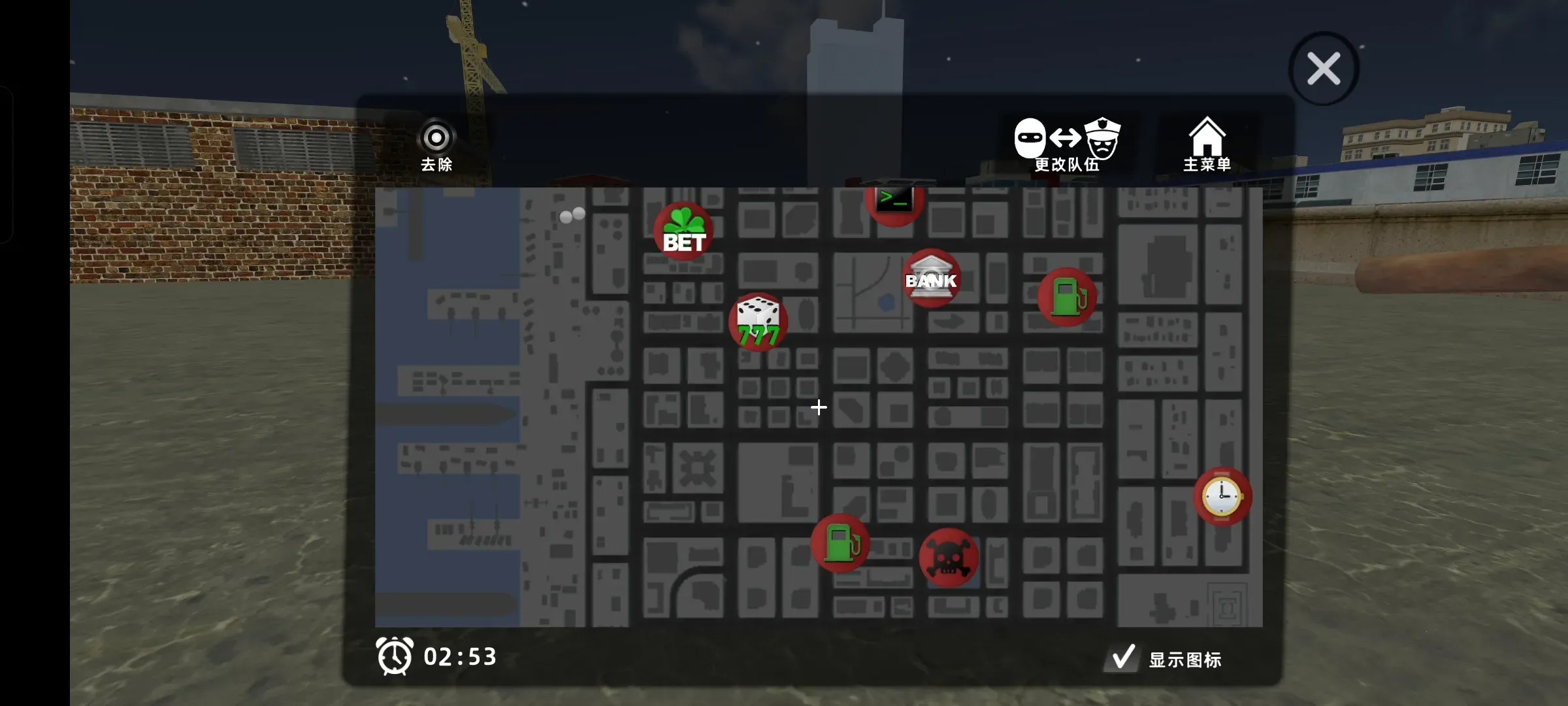The width and height of the screenshot is (1568, 706).
Task: Open the red skull danger marker
Action: click(x=949, y=556)
